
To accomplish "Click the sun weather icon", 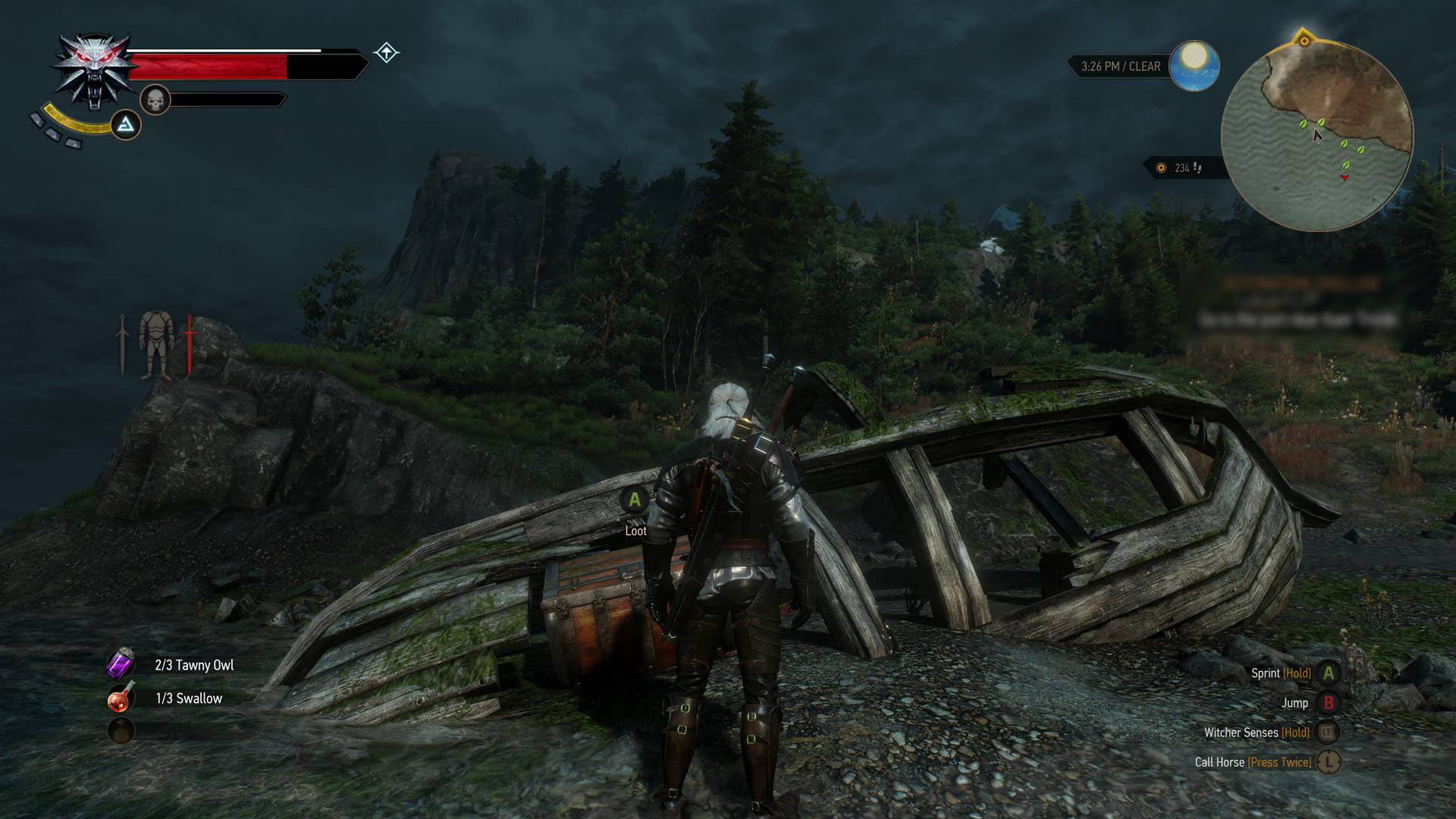I will pos(1194,65).
